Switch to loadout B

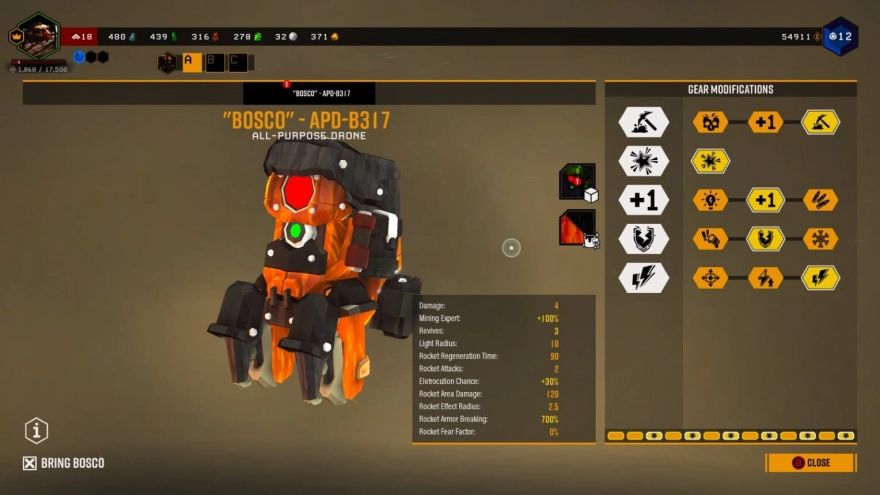pyautogui.click(x=215, y=62)
